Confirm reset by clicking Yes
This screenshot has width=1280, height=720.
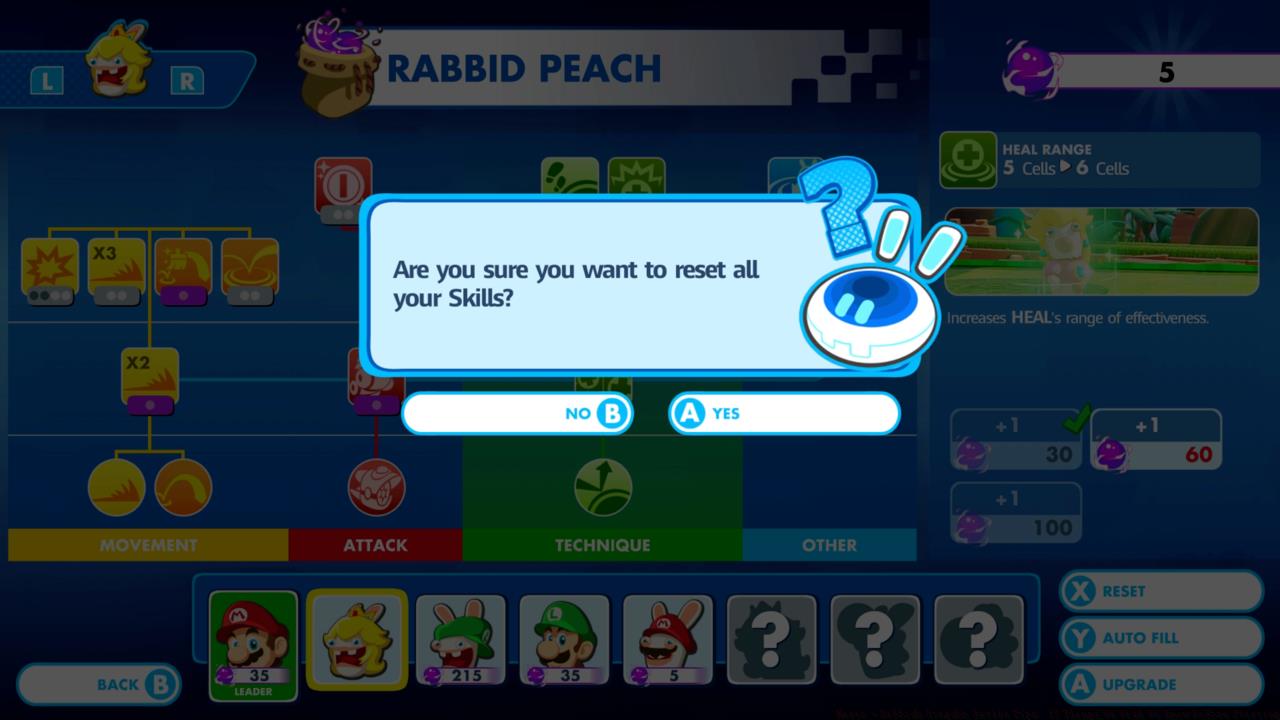point(784,413)
